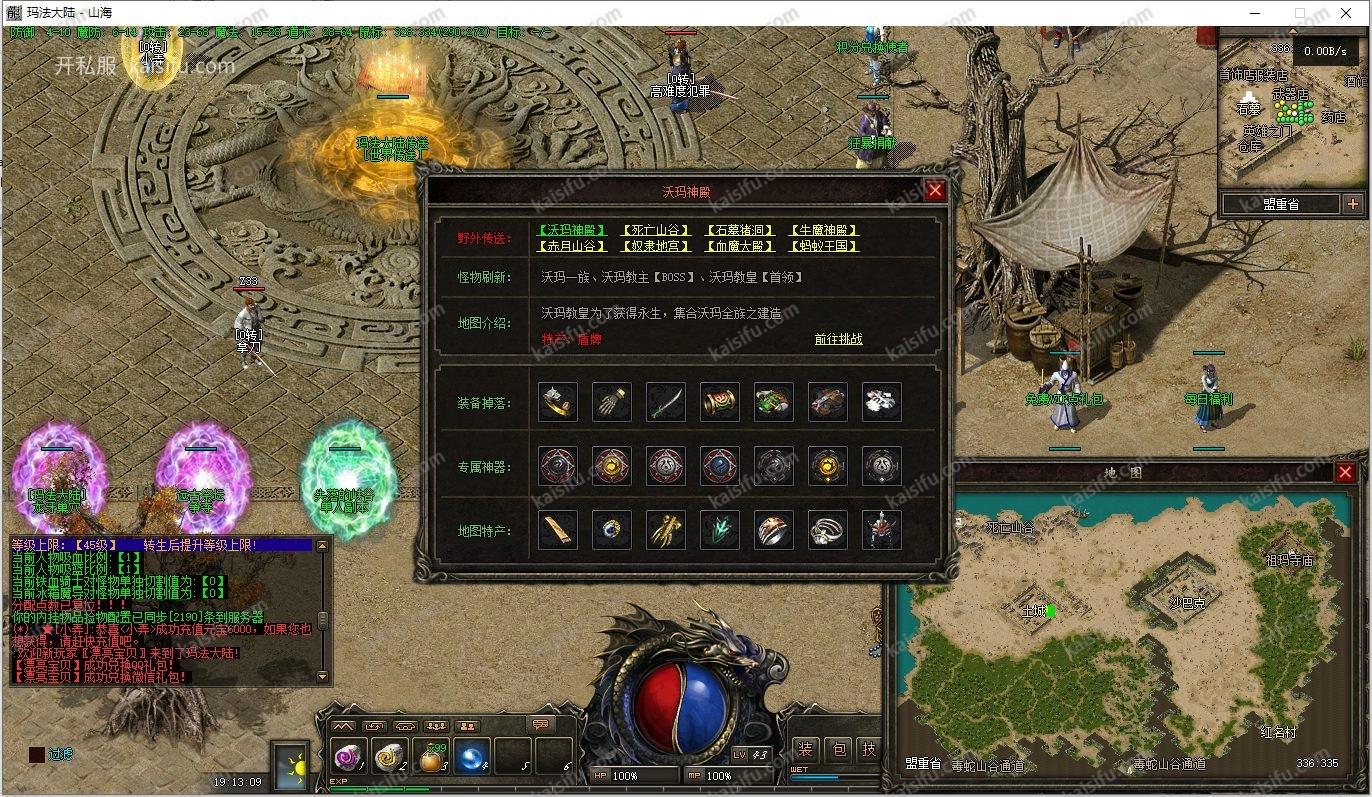
Task: Inspect the glove equipment drop icon
Action: coord(612,402)
